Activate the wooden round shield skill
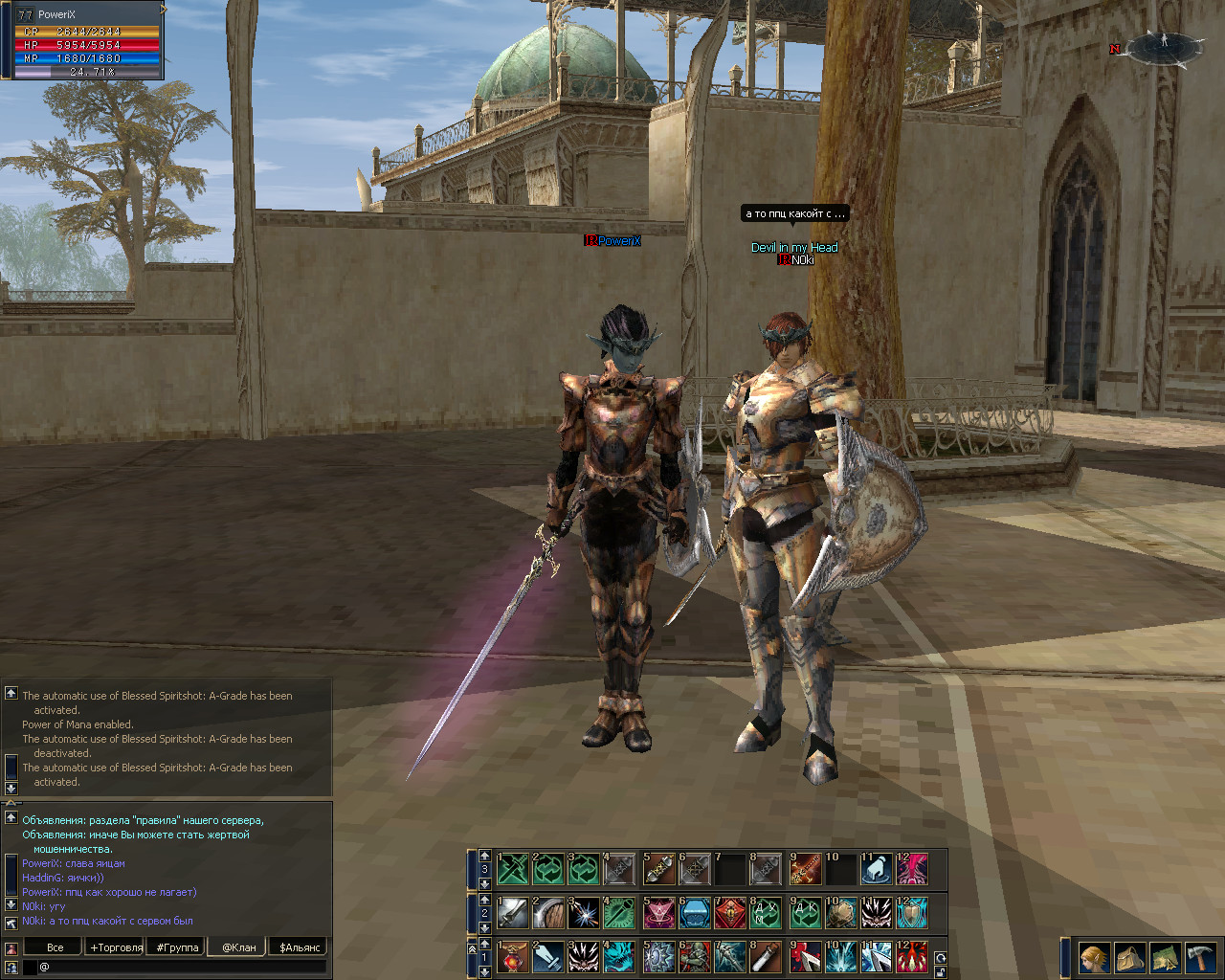This screenshot has width=1225, height=980. pos(548,913)
